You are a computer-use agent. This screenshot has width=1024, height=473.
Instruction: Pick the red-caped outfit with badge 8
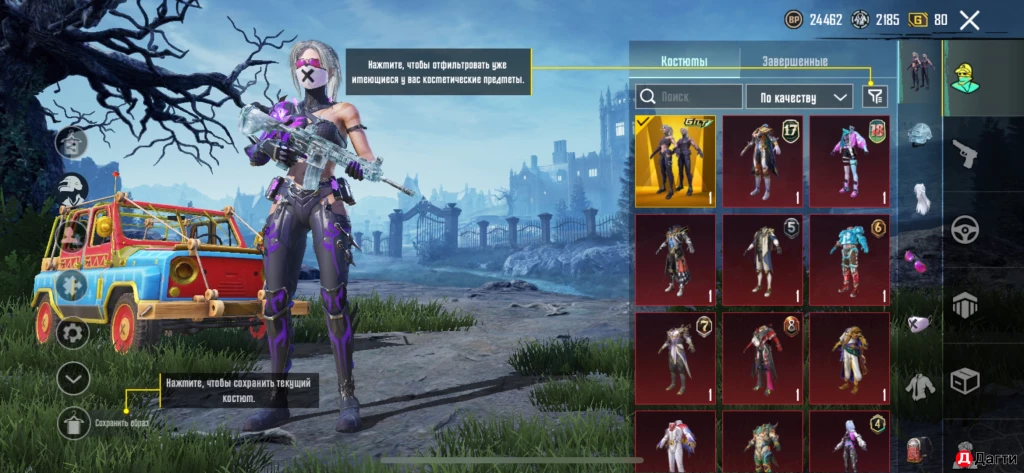[762, 357]
